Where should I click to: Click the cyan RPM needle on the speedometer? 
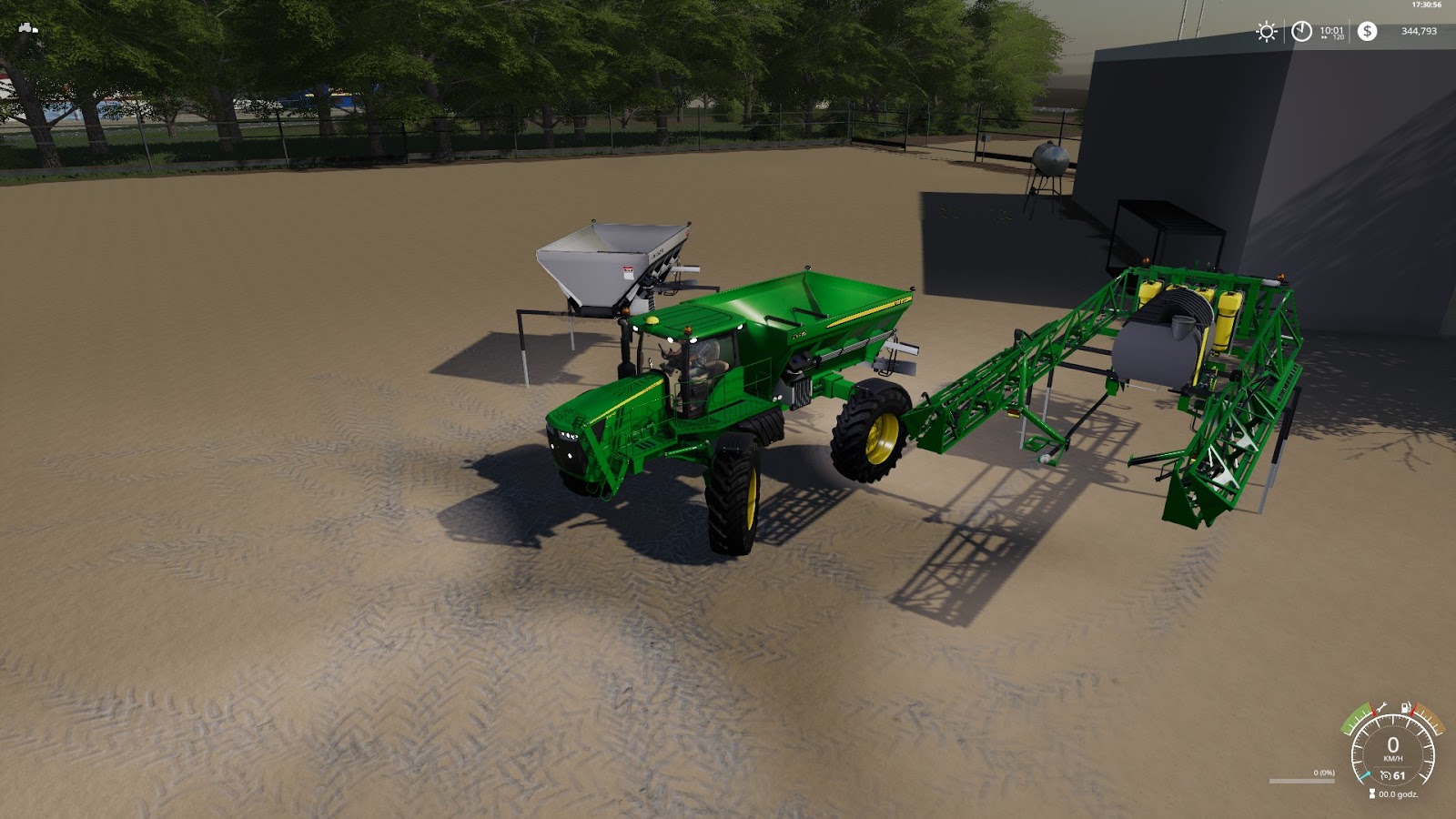tap(1365, 776)
